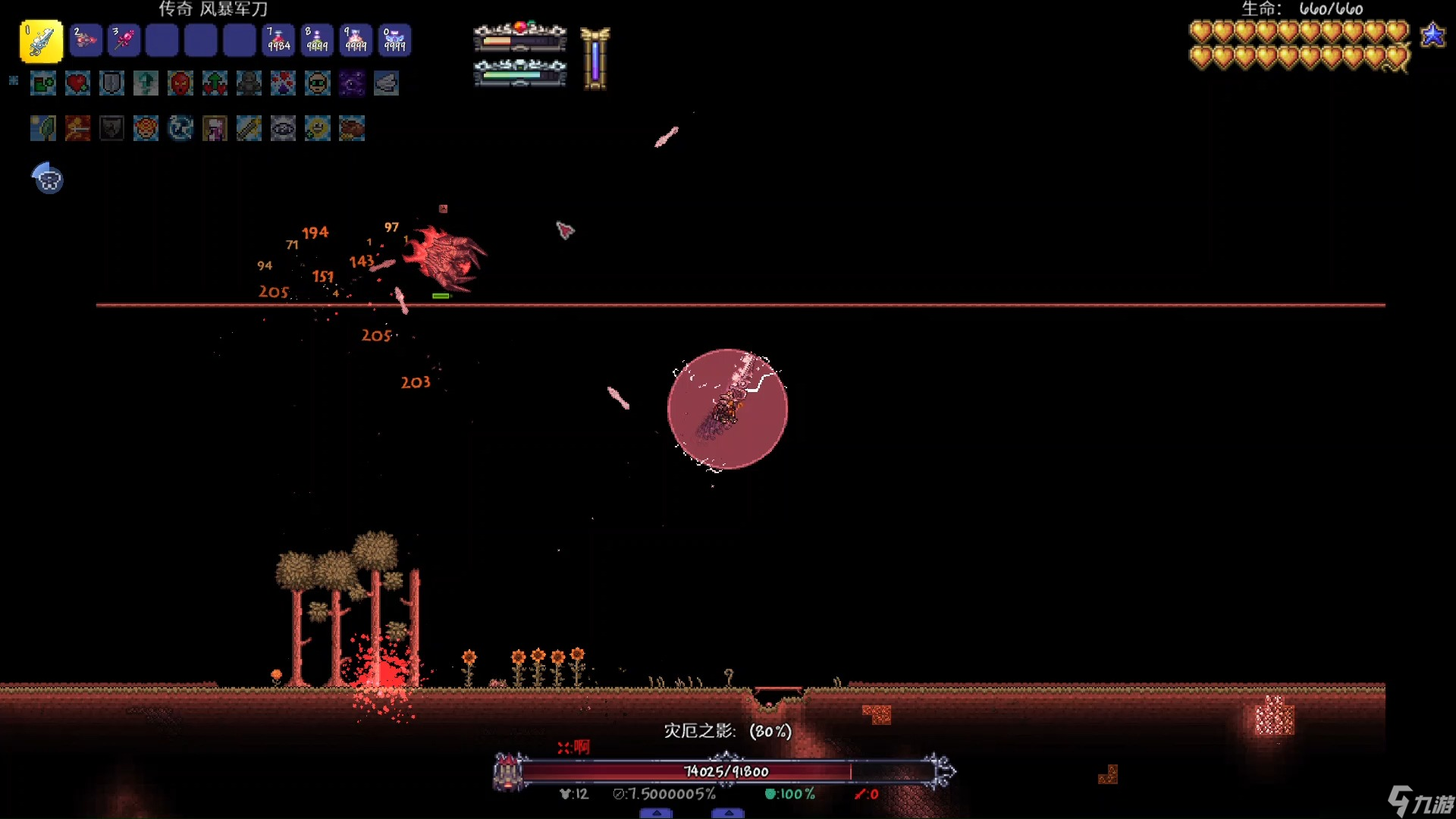Click the red heart regeneration buff icon
Image resolution: width=1456 pixels, height=819 pixels.
[x=77, y=83]
